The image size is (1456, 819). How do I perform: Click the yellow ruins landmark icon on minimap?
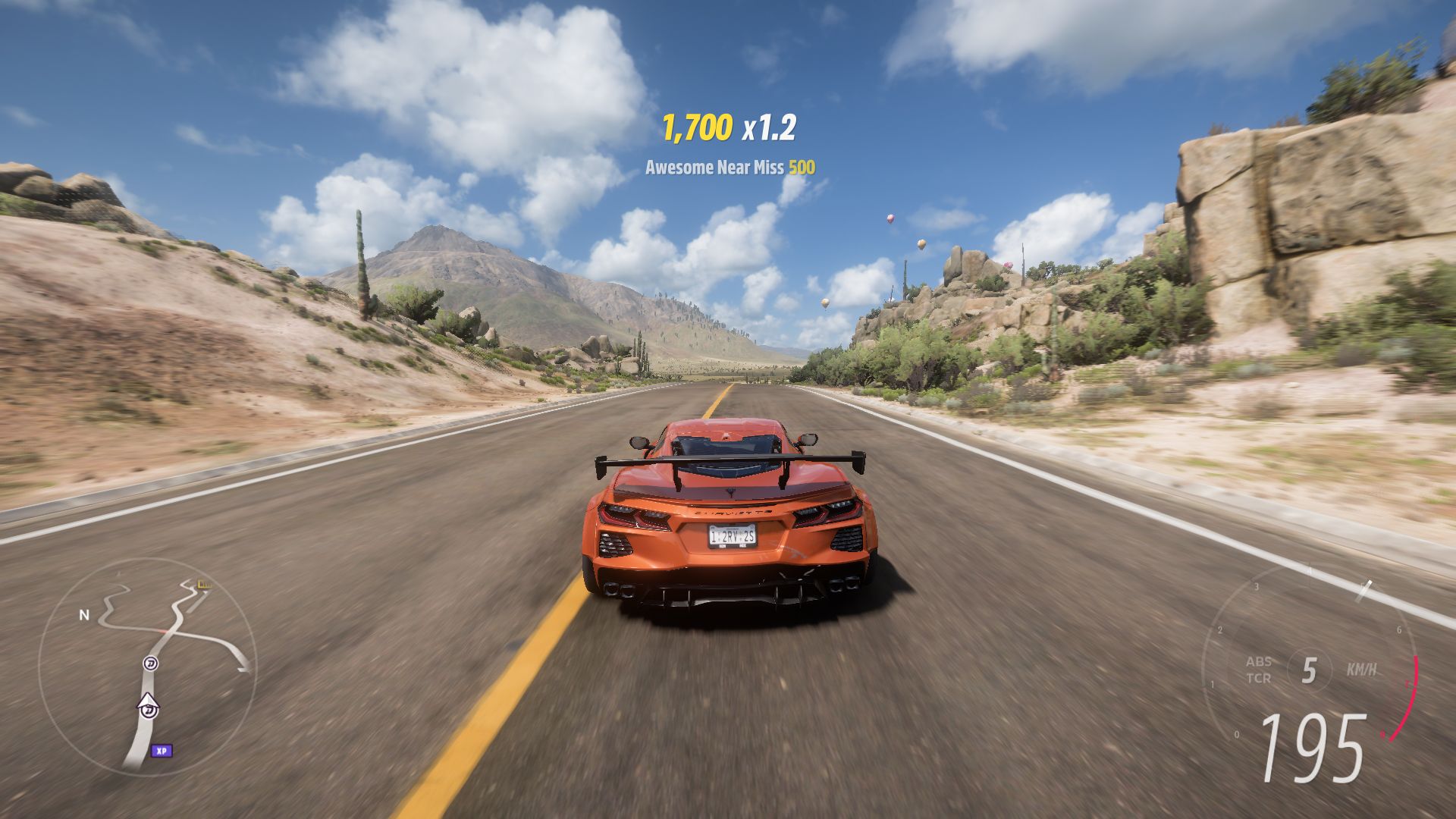coord(203,585)
